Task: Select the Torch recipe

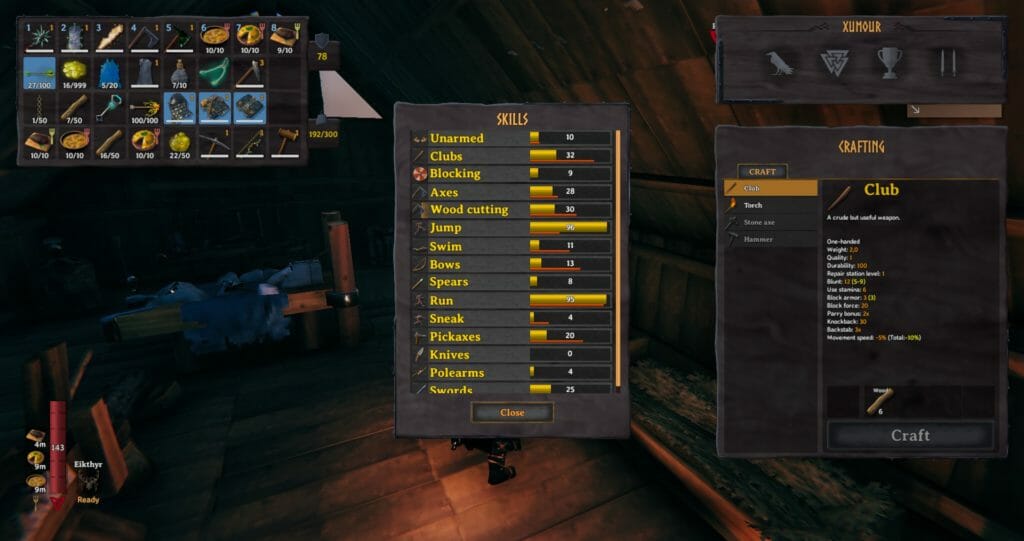Action: [770, 205]
